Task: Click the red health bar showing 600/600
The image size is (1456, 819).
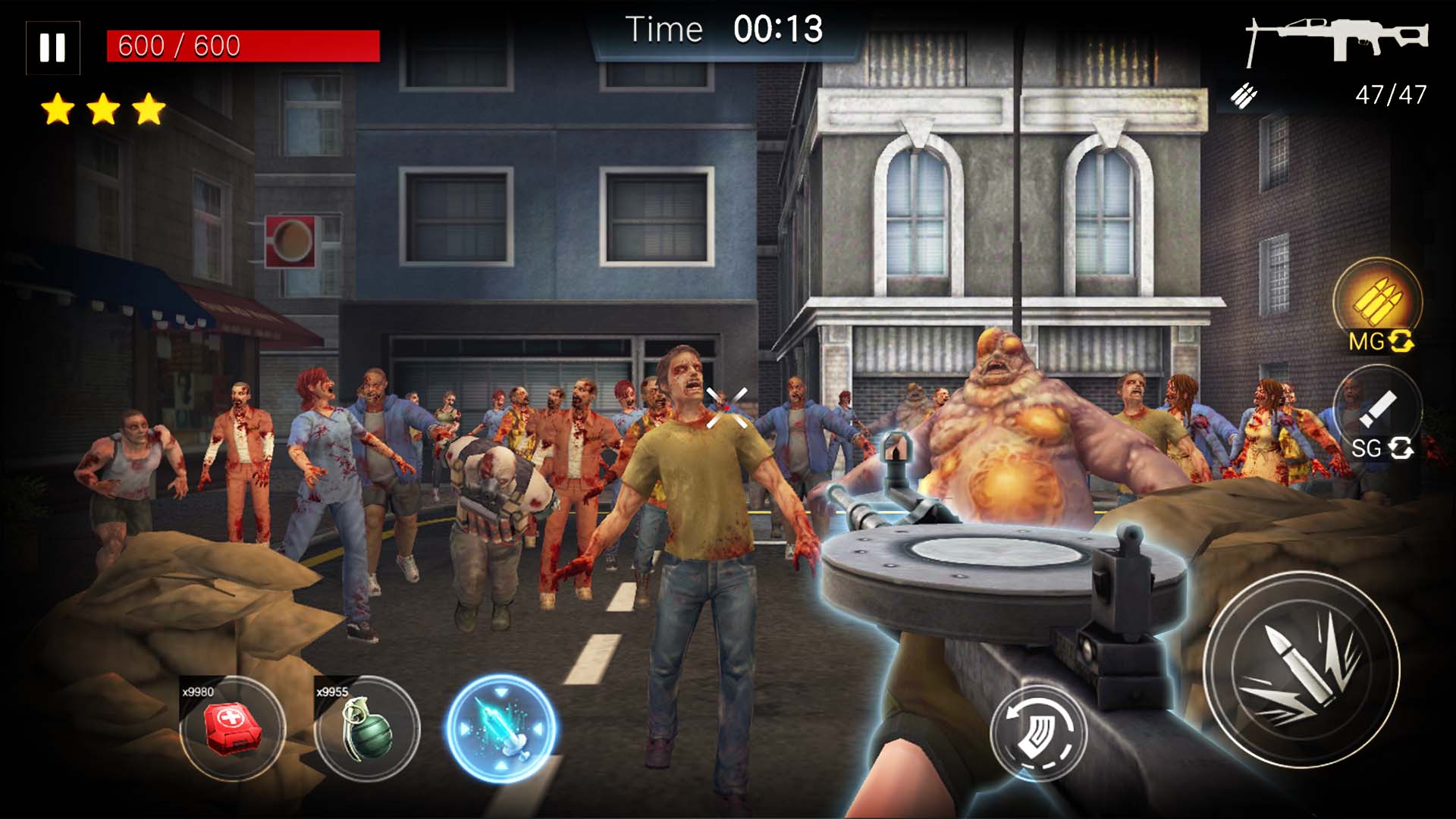Action: pyautogui.click(x=243, y=47)
